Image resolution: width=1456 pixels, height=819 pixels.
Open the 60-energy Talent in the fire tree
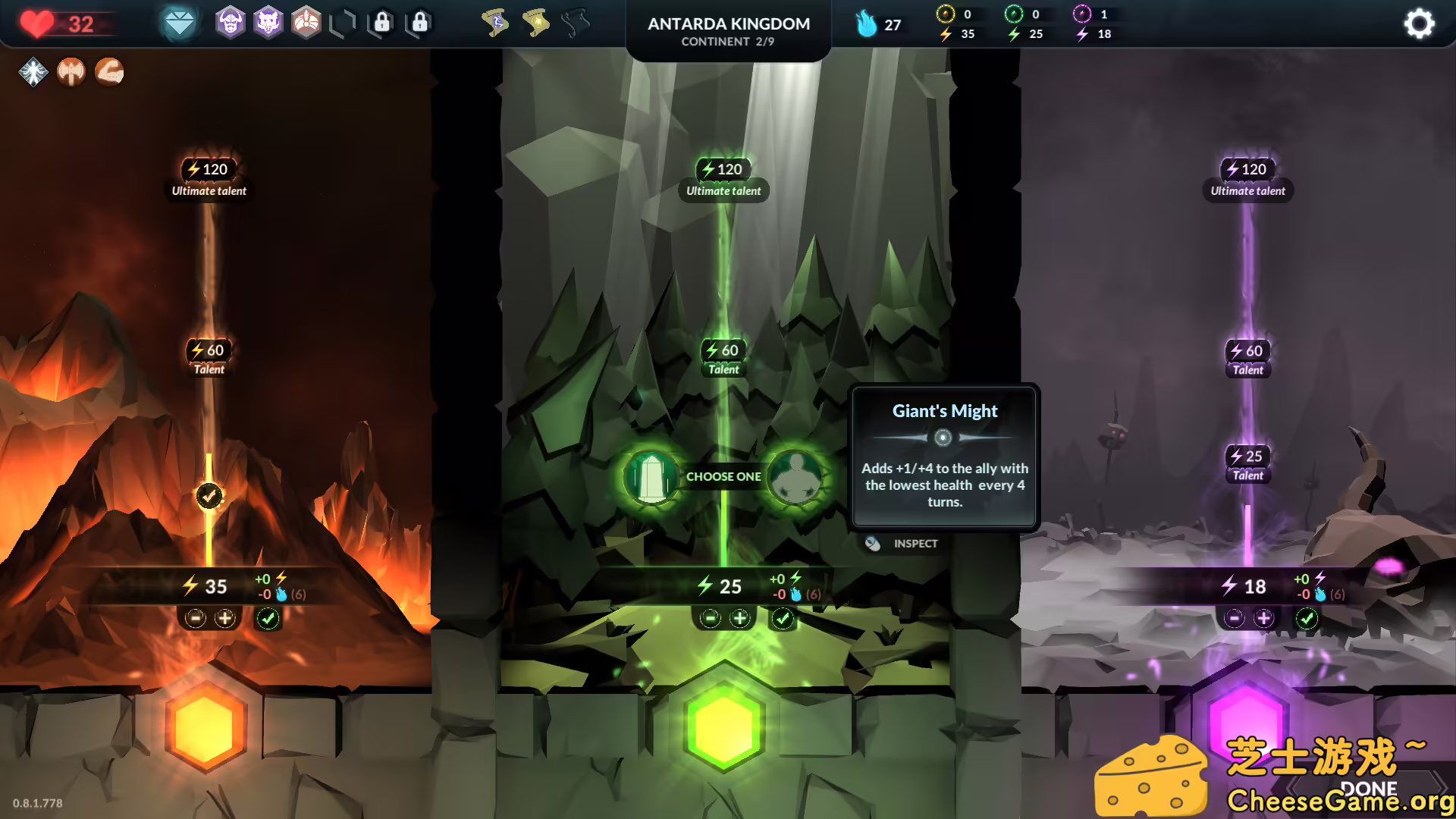[209, 357]
